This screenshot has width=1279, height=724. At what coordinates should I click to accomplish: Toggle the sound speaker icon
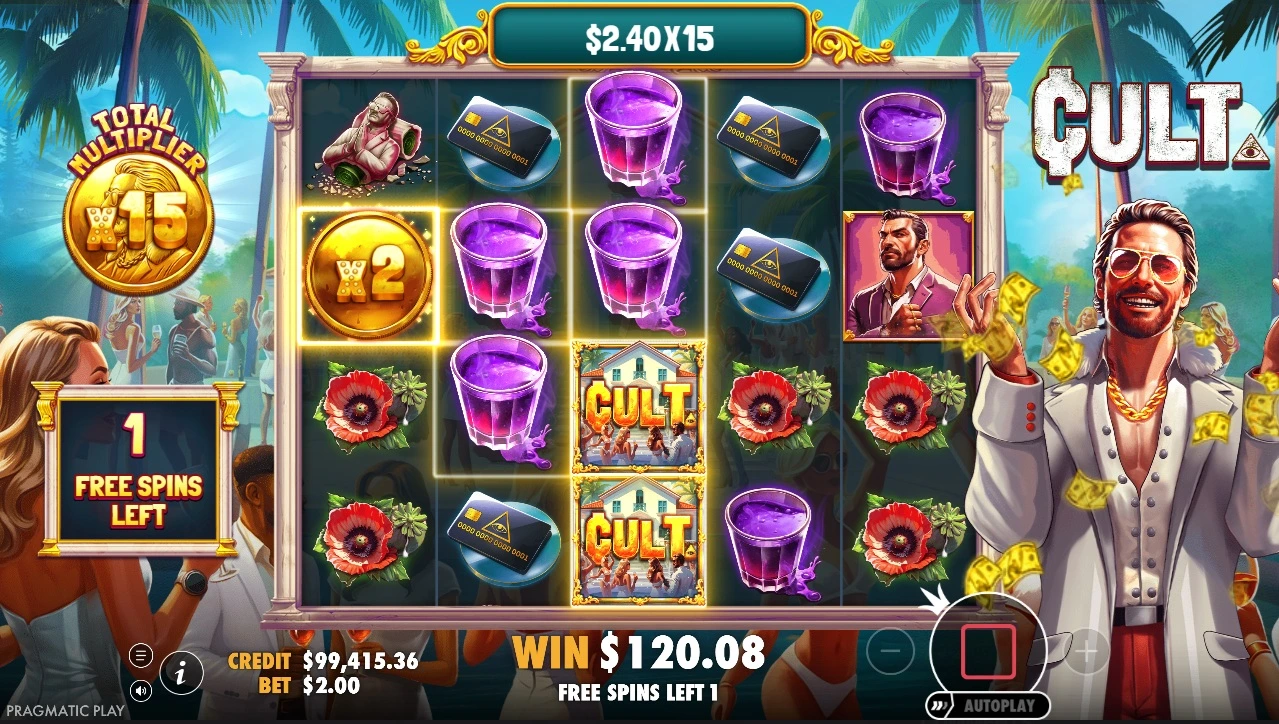141,690
